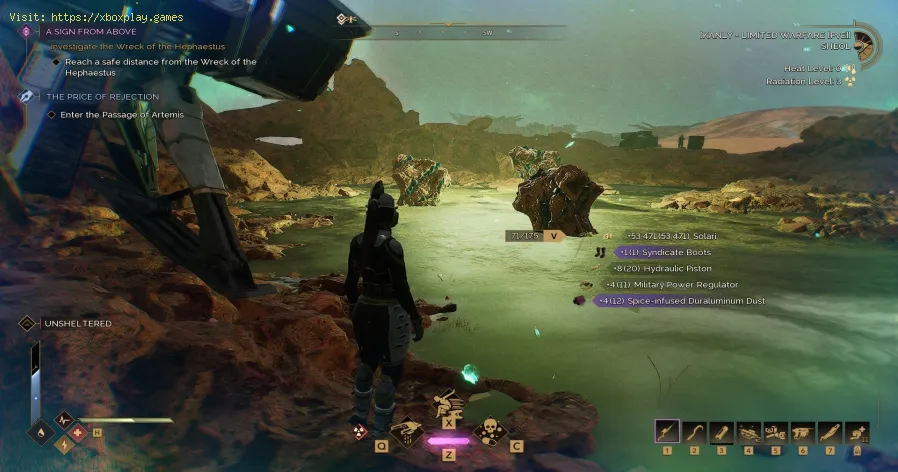Viewport: 898px width, 472px height.
Task: Activate the hand-shaped ability icon
Action: click(x=409, y=431)
